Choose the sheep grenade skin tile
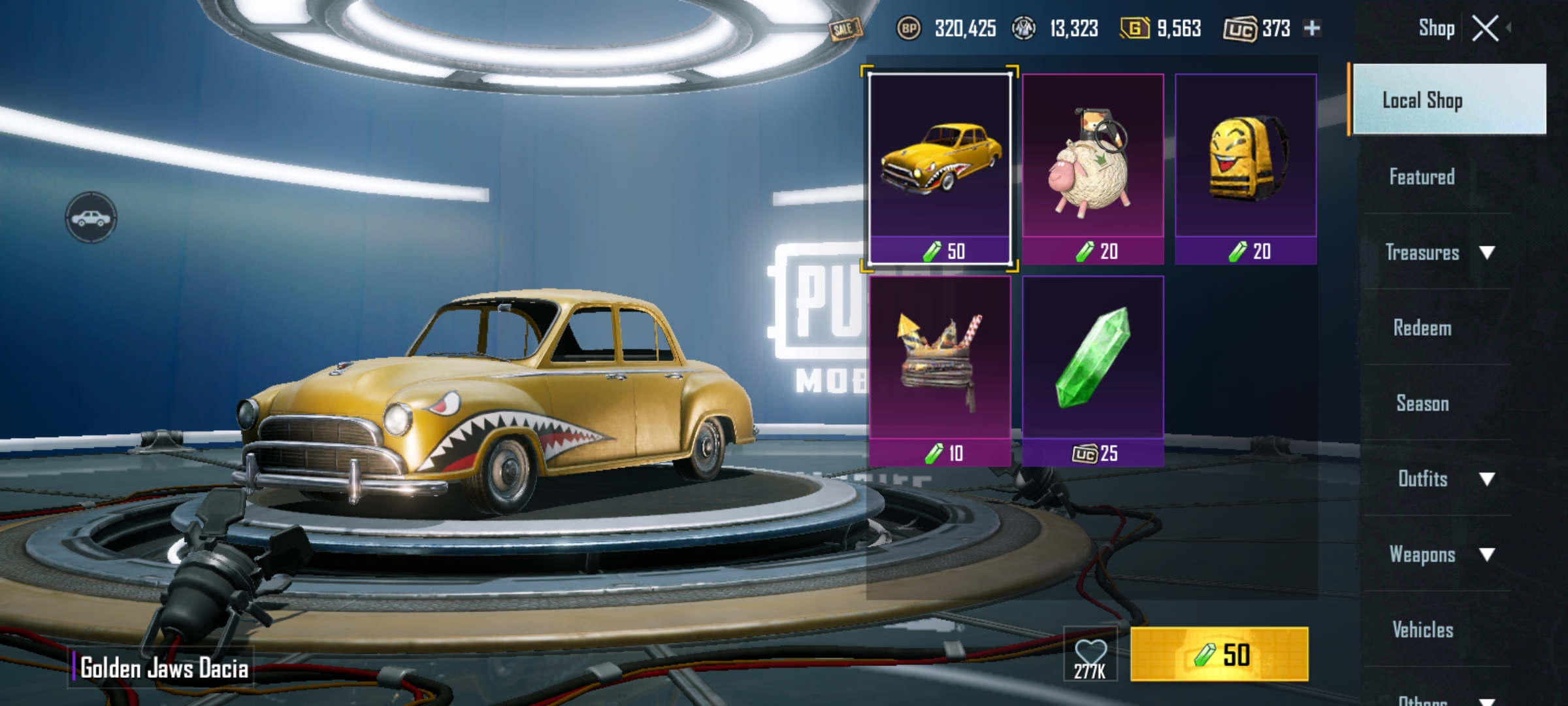Screen dimensions: 1568x706 (x=1093, y=169)
